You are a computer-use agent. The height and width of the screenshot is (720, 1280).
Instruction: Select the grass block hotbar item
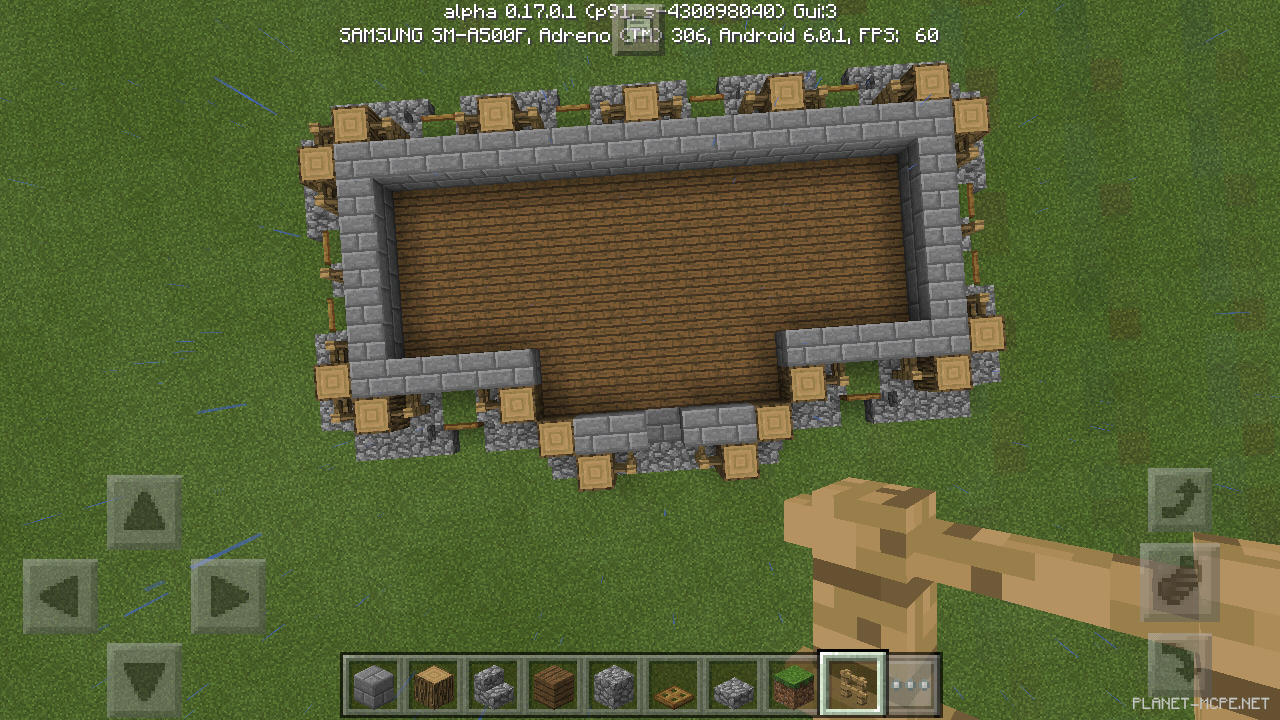coord(792,682)
